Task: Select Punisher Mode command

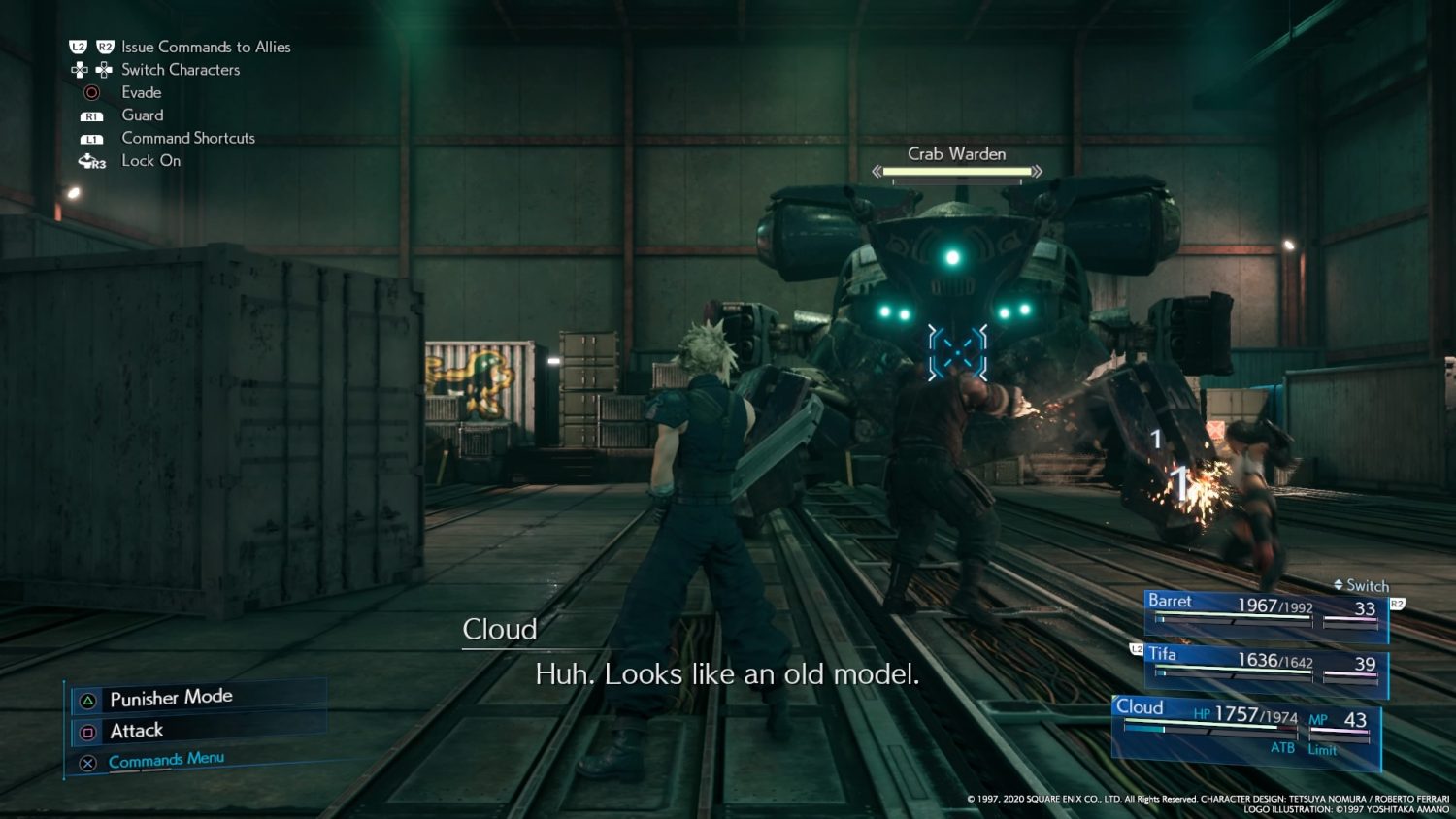Action: click(x=171, y=698)
